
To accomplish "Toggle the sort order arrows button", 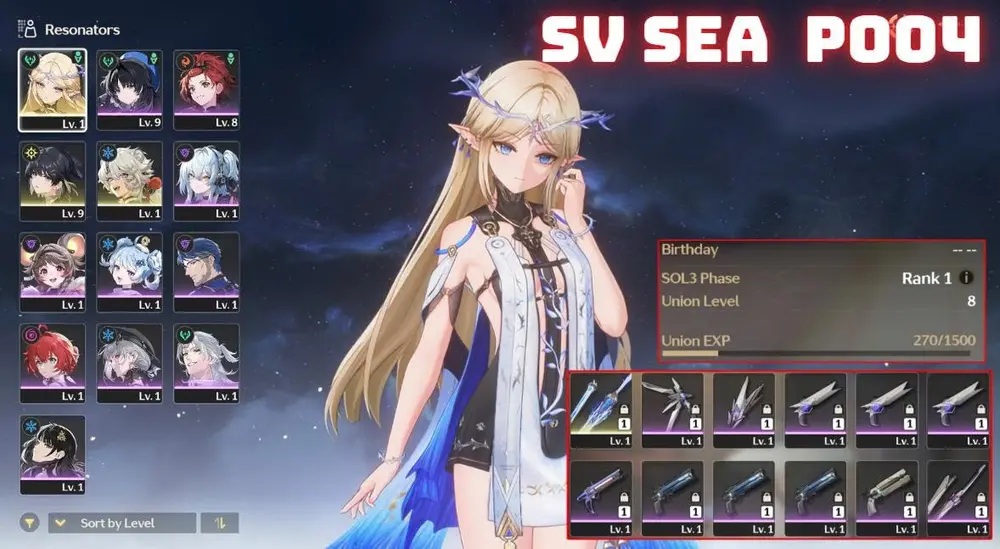I will (x=220, y=523).
